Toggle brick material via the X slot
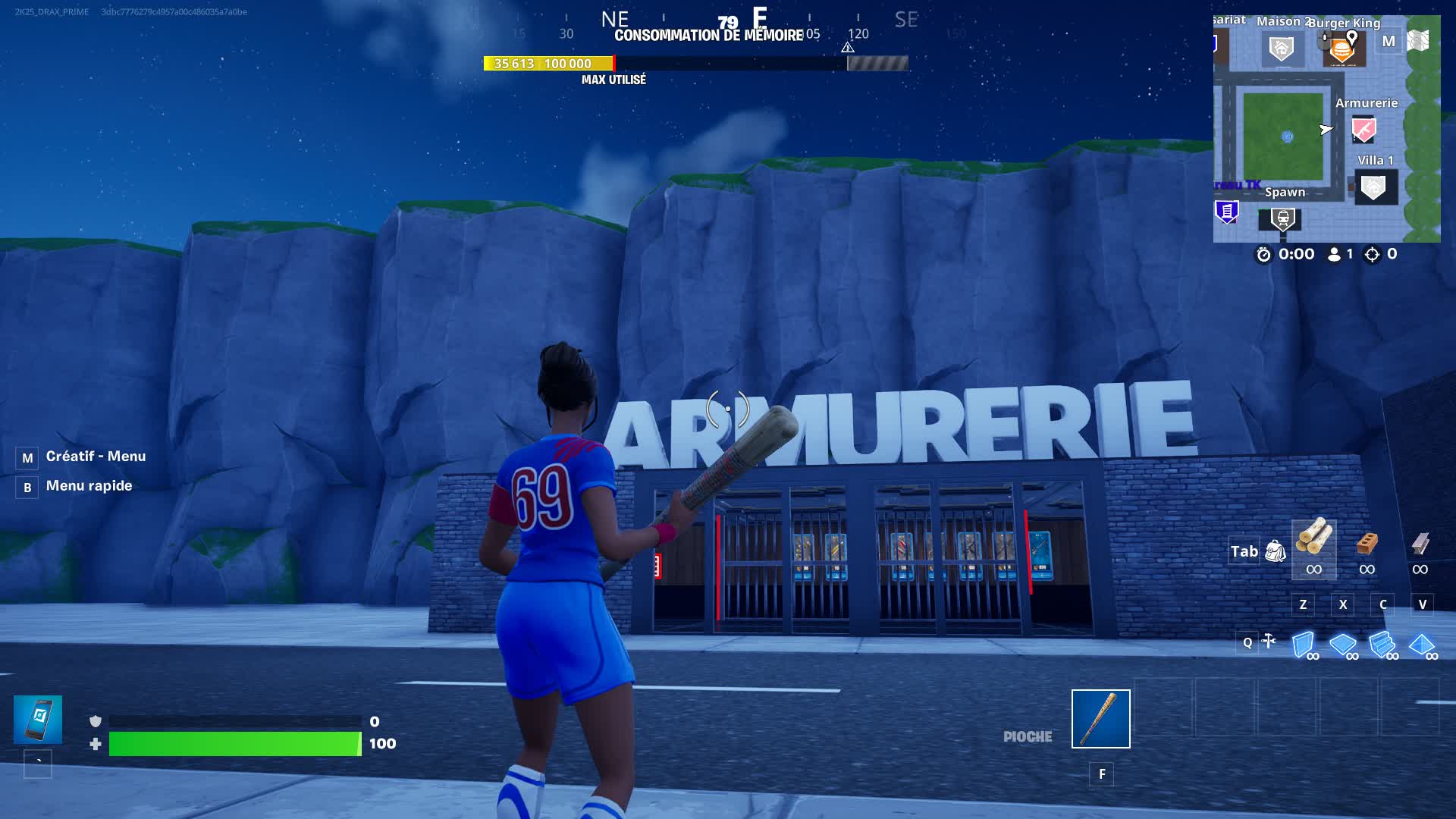Screen dimensions: 1456x819 (x=1343, y=604)
